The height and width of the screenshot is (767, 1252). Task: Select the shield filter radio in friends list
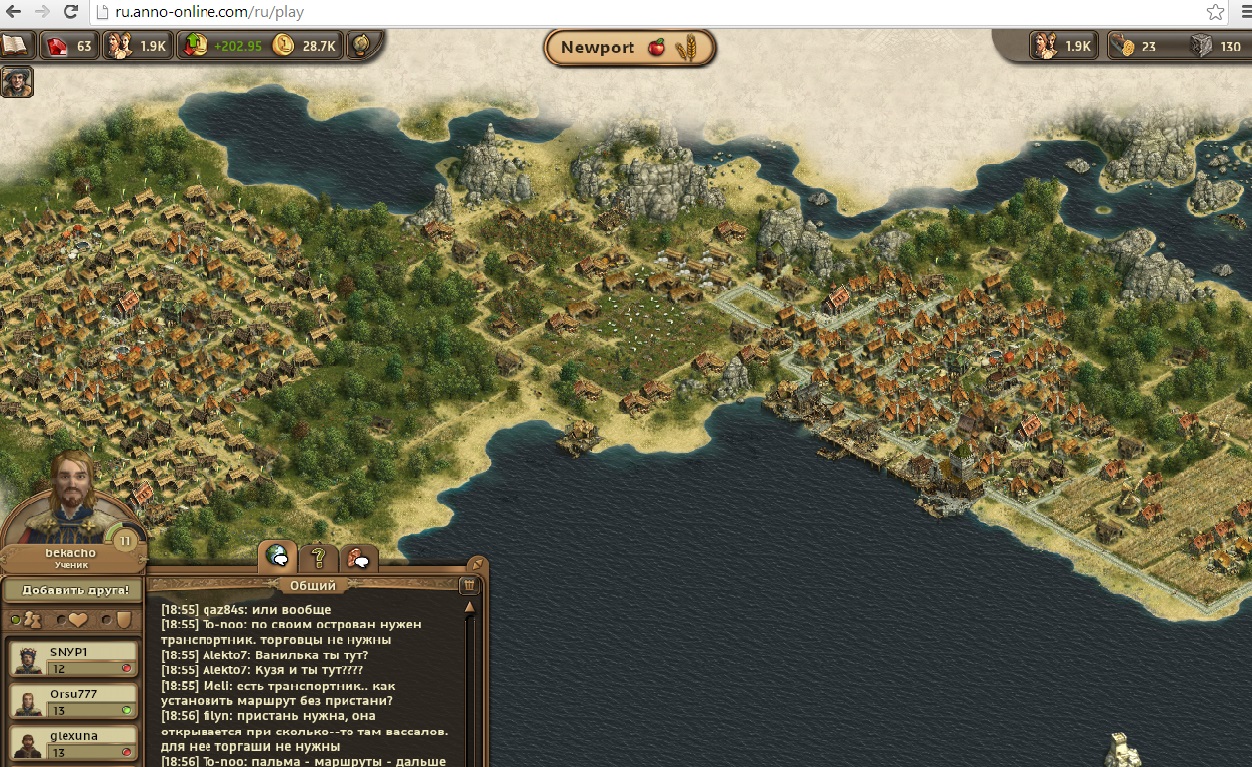[x=108, y=620]
